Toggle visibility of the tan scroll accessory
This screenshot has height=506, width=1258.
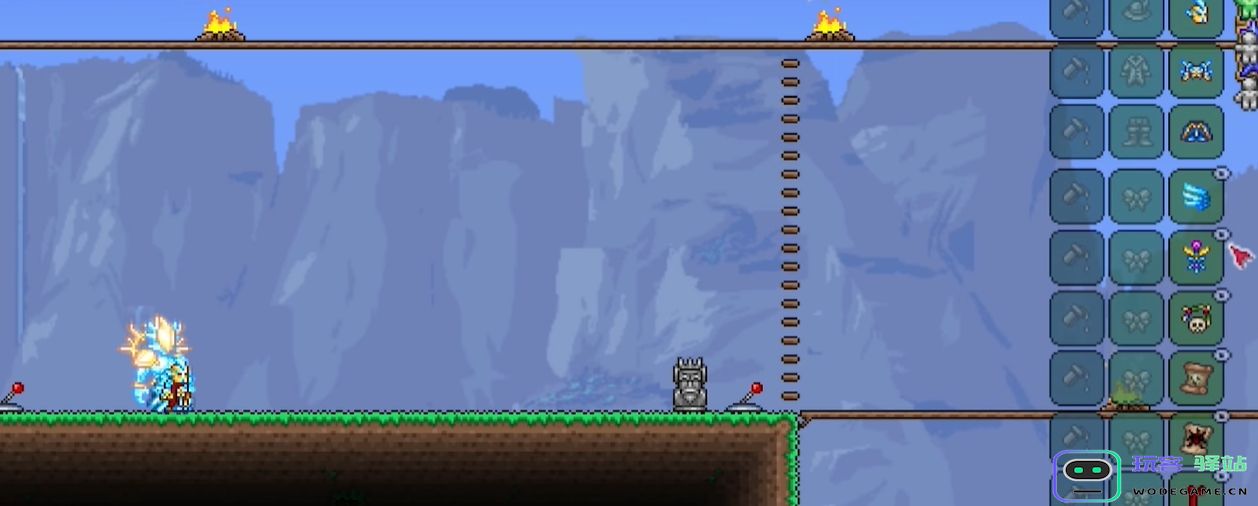[1220, 355]
